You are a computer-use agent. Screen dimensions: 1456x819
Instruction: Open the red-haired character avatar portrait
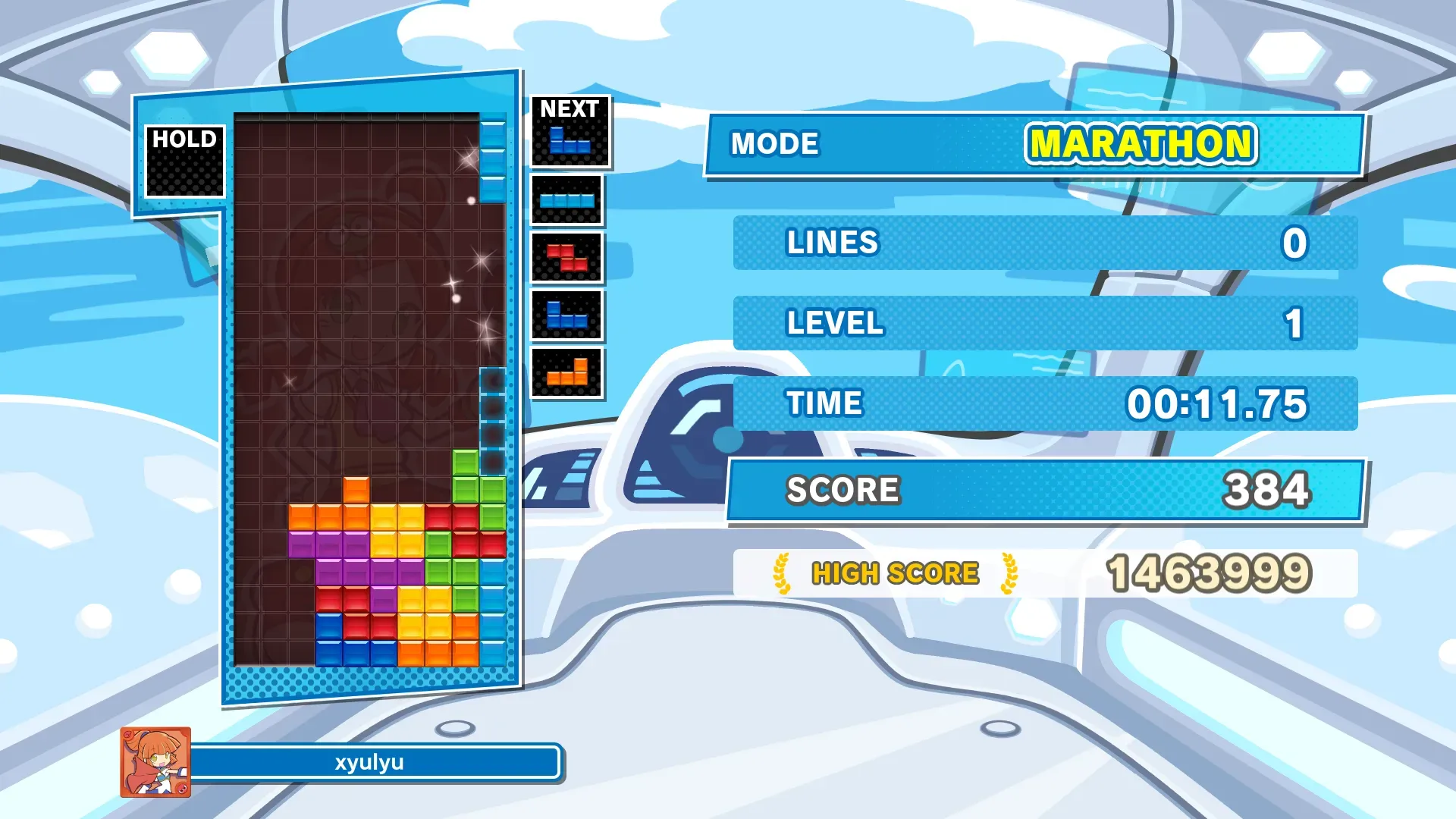click(x=155, y=762)
